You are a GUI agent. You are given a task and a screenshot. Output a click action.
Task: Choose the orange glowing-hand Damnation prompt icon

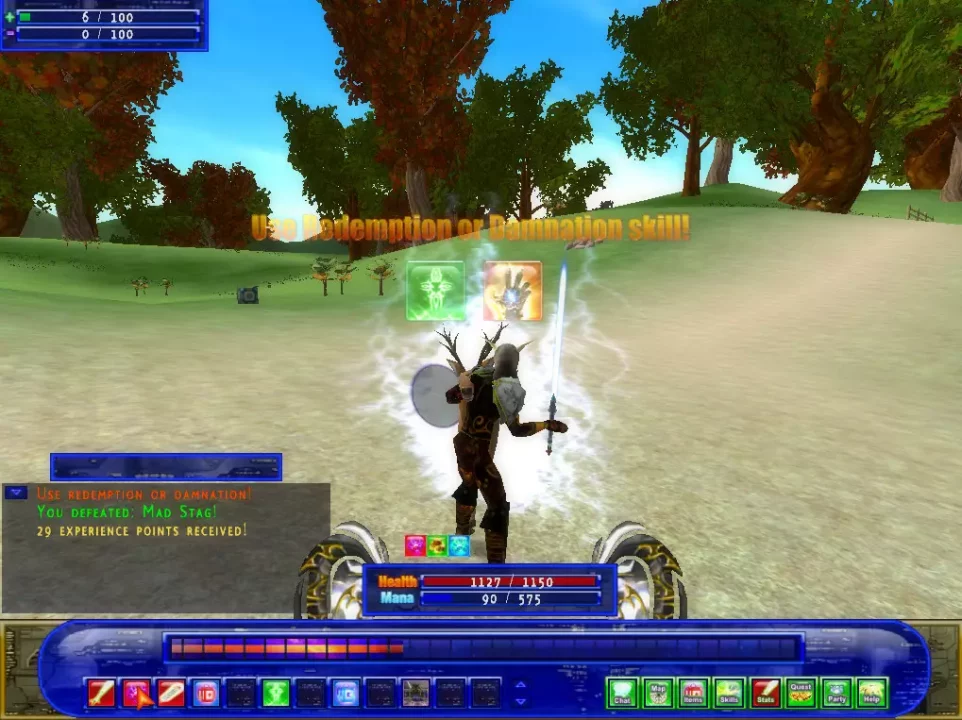click(513, 291)
